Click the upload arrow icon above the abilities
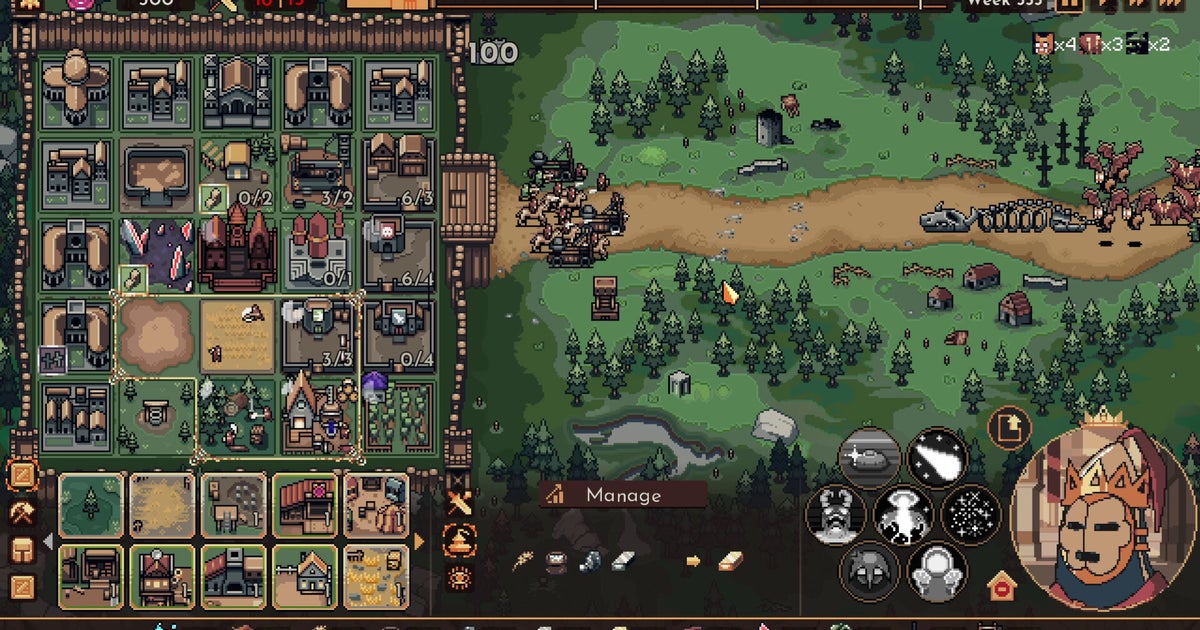 click(x=1010, y=428)
